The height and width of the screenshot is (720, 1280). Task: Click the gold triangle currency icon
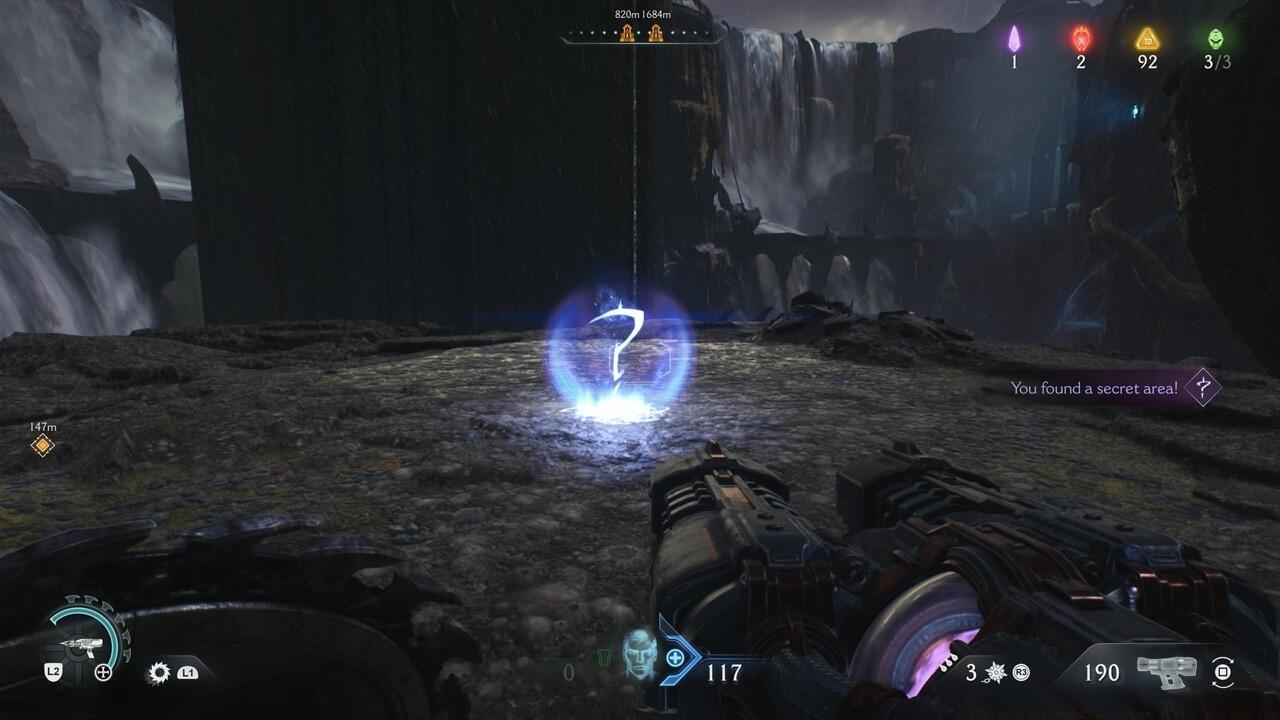tap(1147, 39)
